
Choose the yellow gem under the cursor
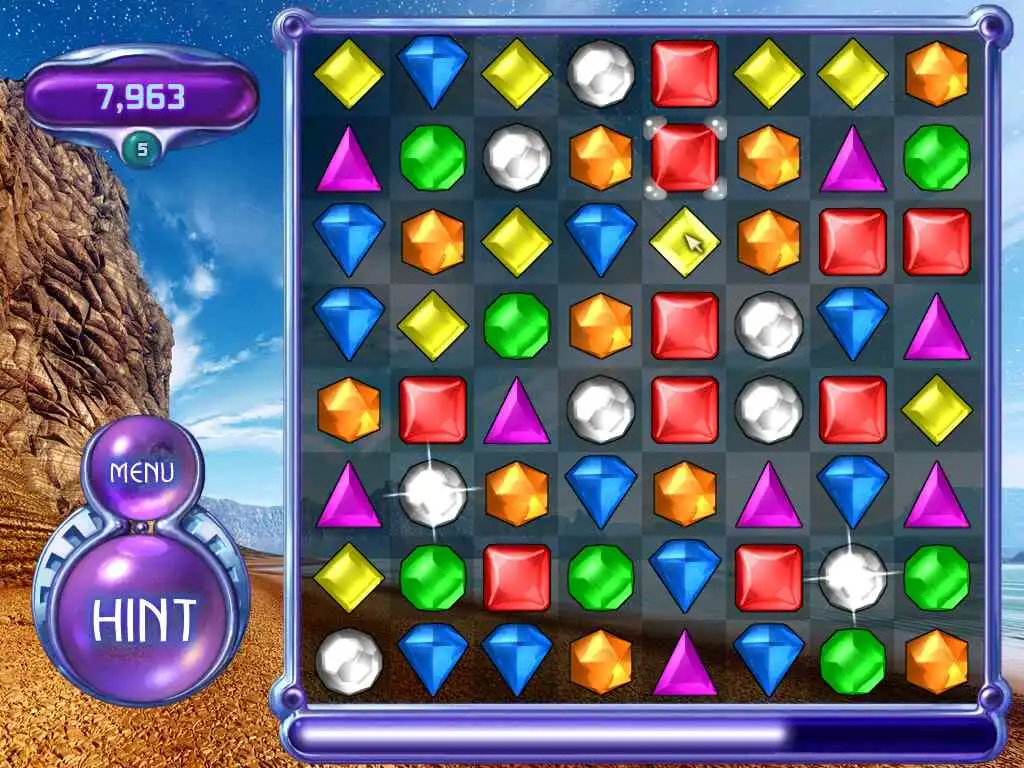[684, 242]
